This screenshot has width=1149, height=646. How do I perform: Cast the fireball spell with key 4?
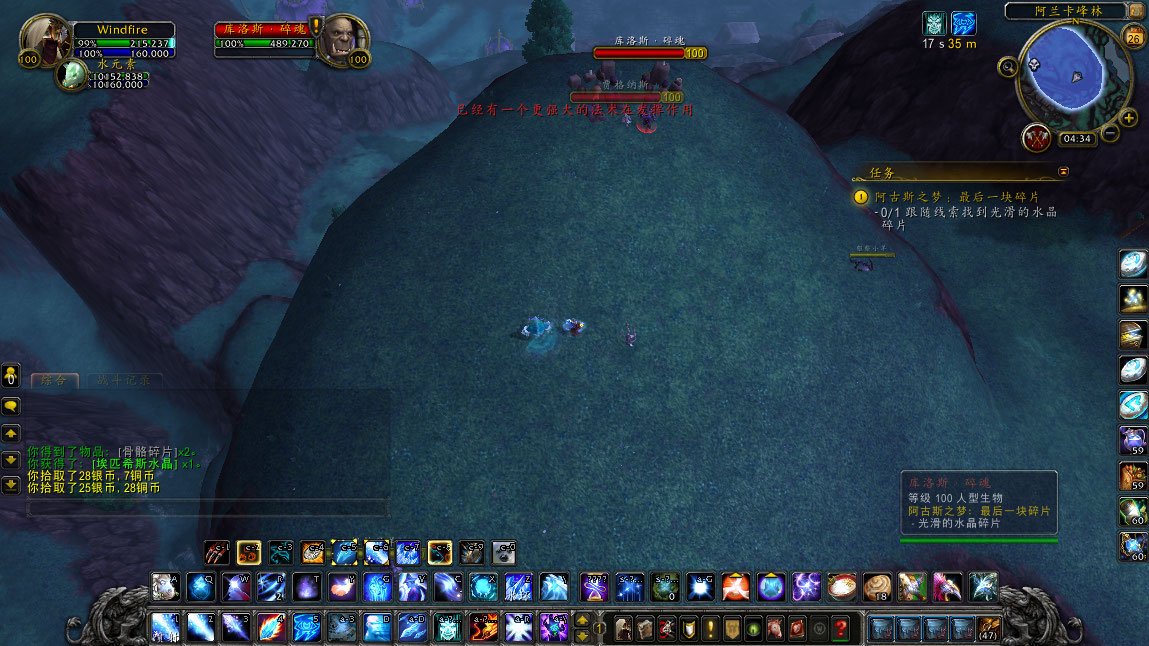click(x=271, y=627)
